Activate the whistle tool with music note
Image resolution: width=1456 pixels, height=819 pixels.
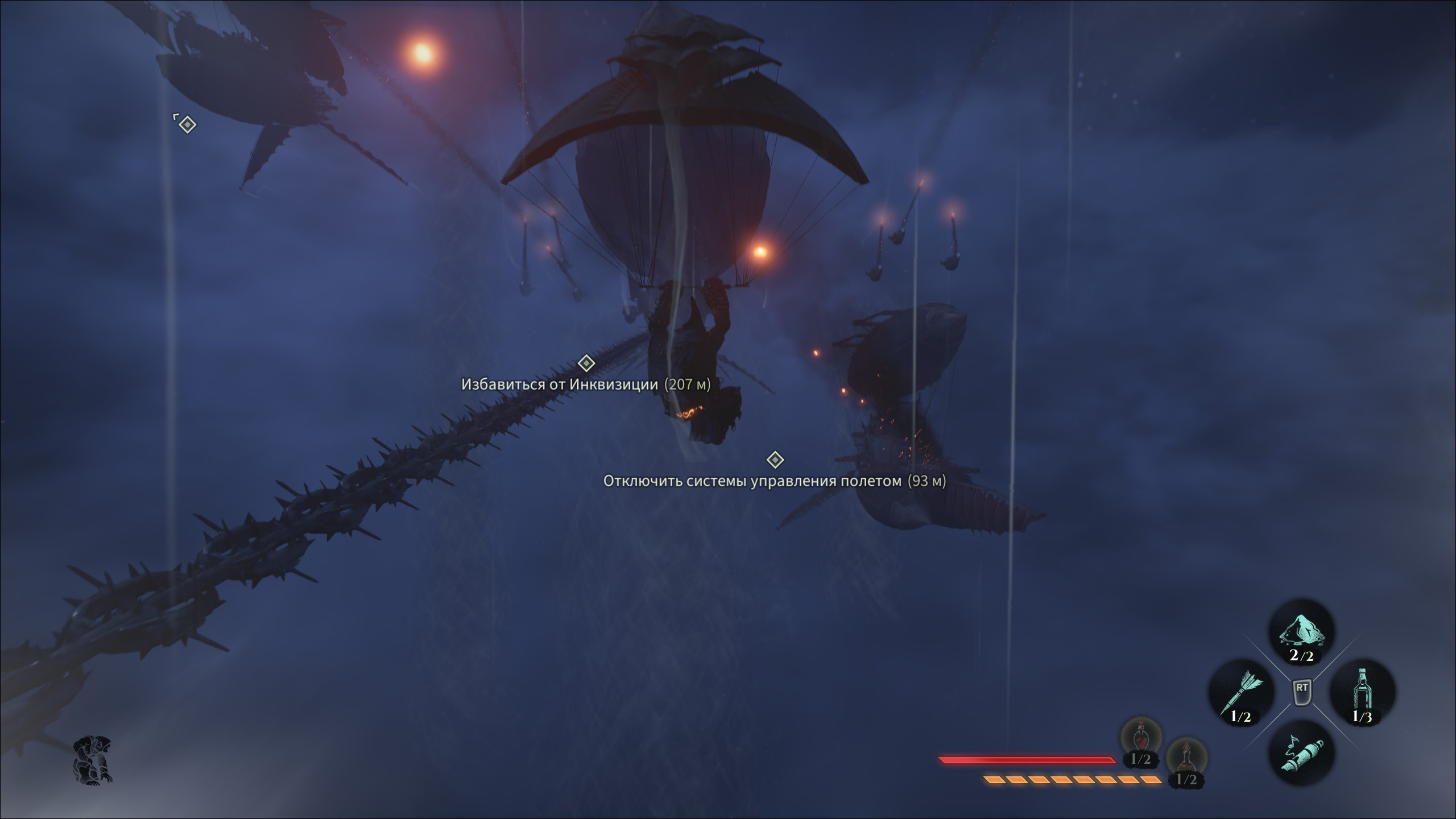(x=1301, y=752)
